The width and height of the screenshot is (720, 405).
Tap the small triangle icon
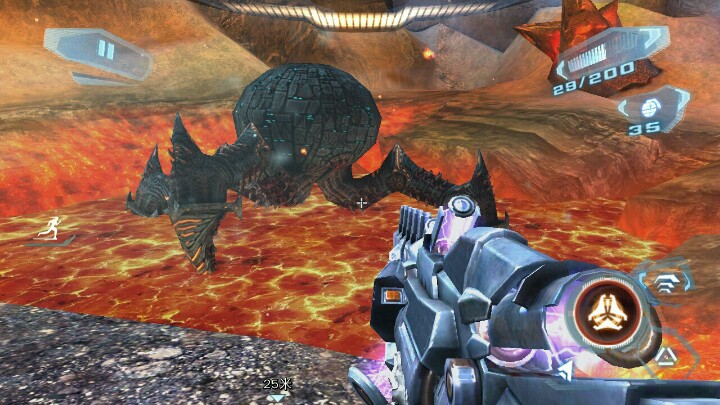point(665,355)
